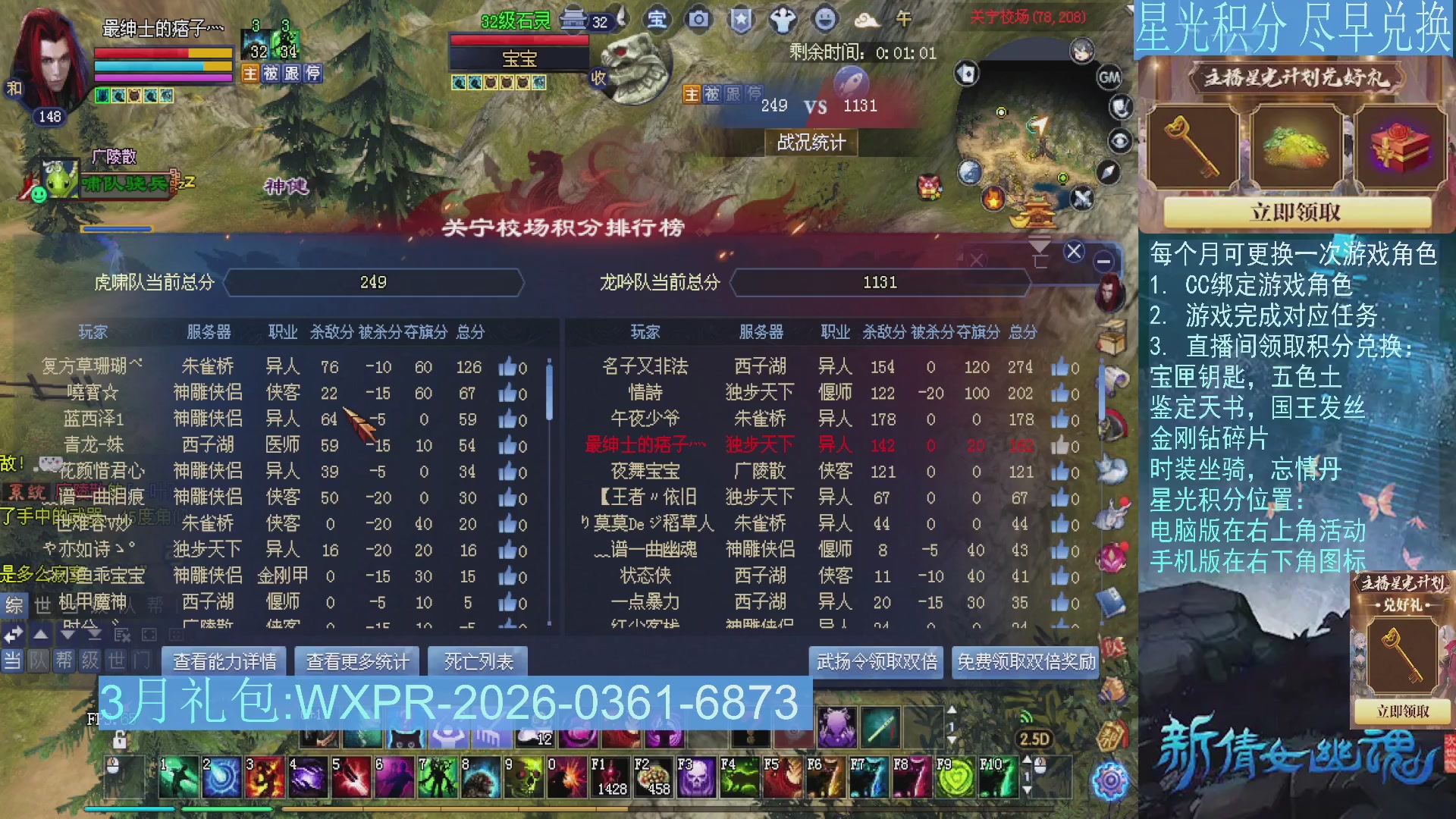Open the 死亡列表 death list

coord(478,660)
